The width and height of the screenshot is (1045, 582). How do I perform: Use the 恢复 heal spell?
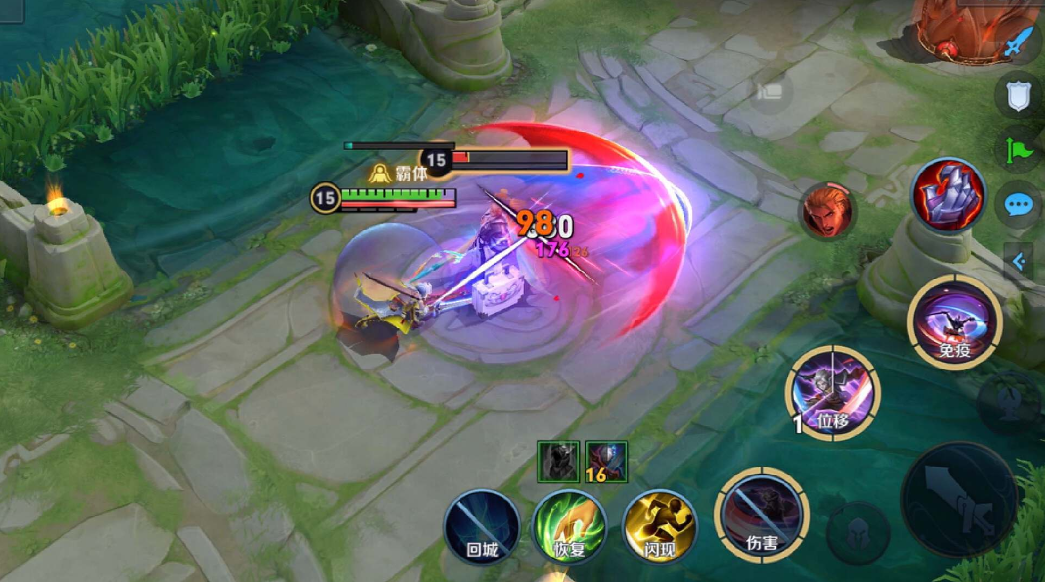[x=570, y=526]
